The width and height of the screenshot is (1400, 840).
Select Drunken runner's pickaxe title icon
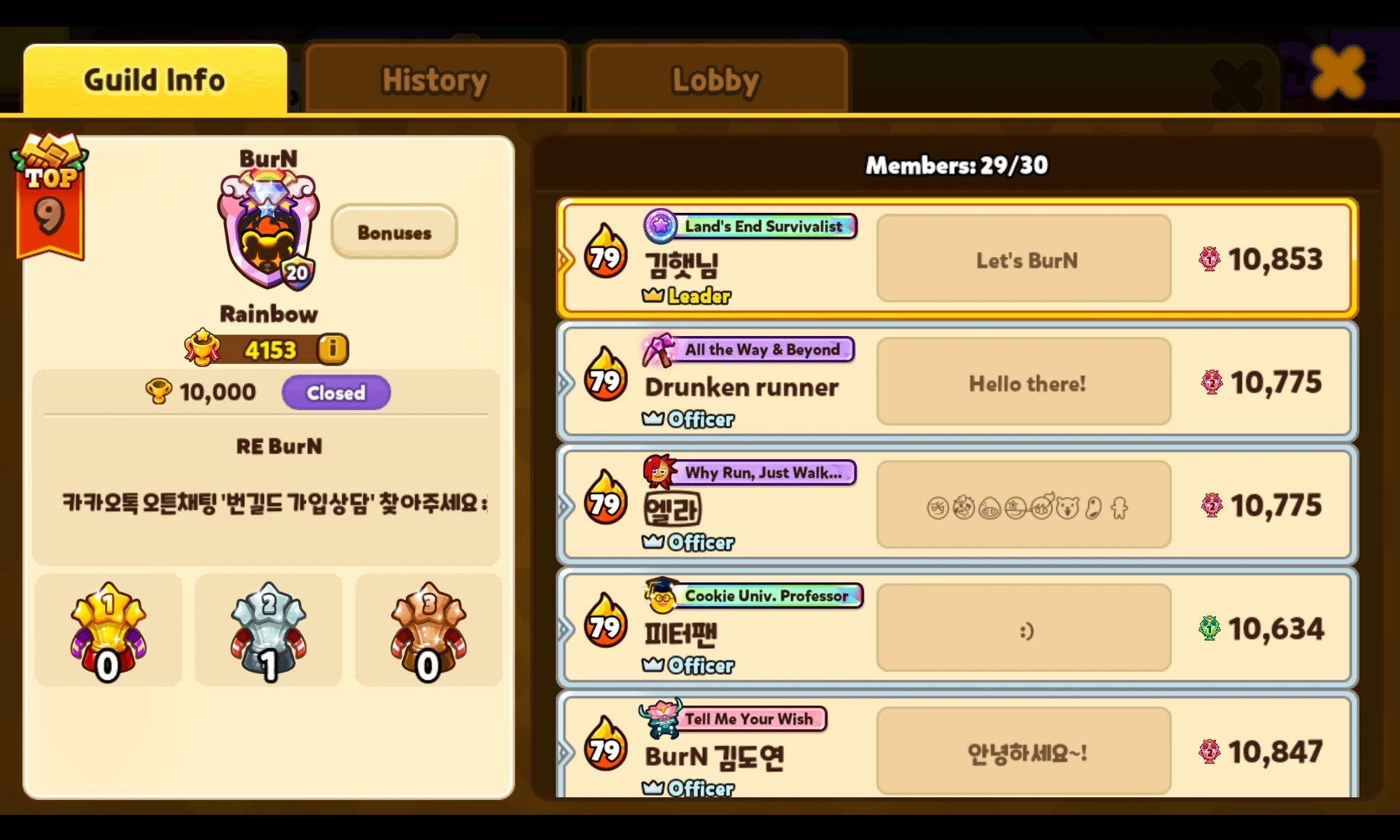tap(658, 350)
